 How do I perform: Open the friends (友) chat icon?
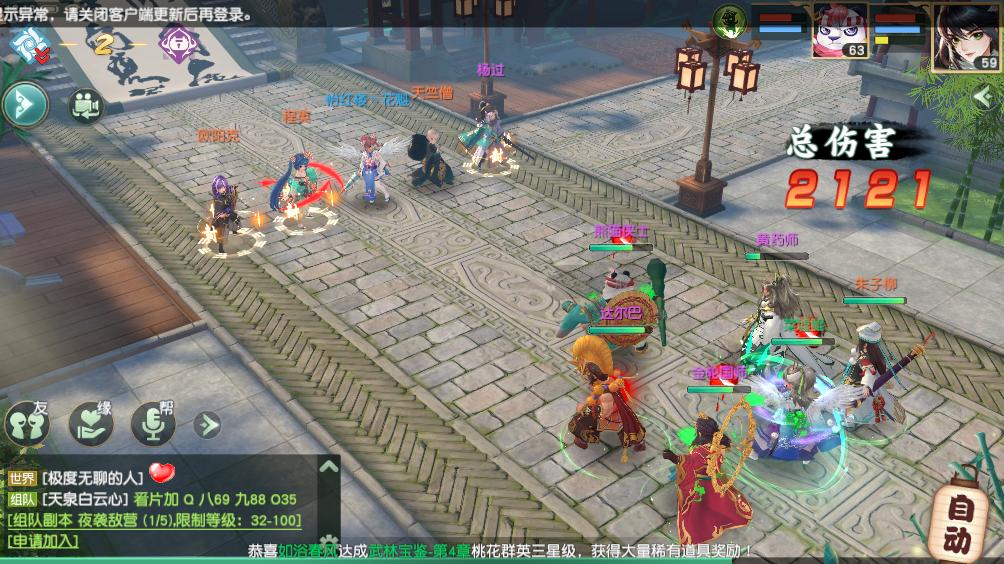[28, 423]
